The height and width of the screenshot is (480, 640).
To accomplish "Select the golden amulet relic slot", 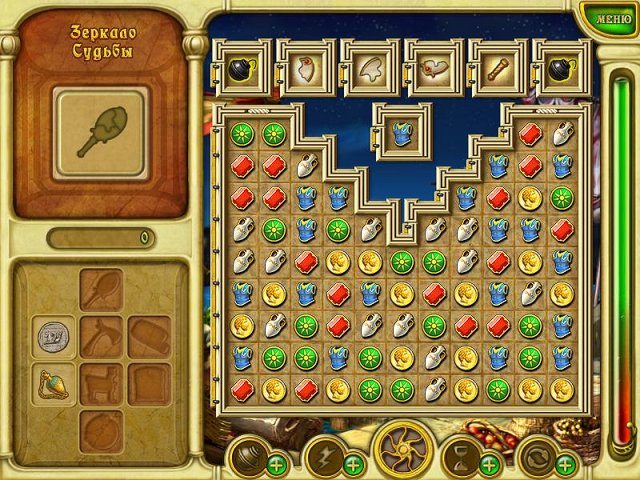I will (x=53, y=383).
